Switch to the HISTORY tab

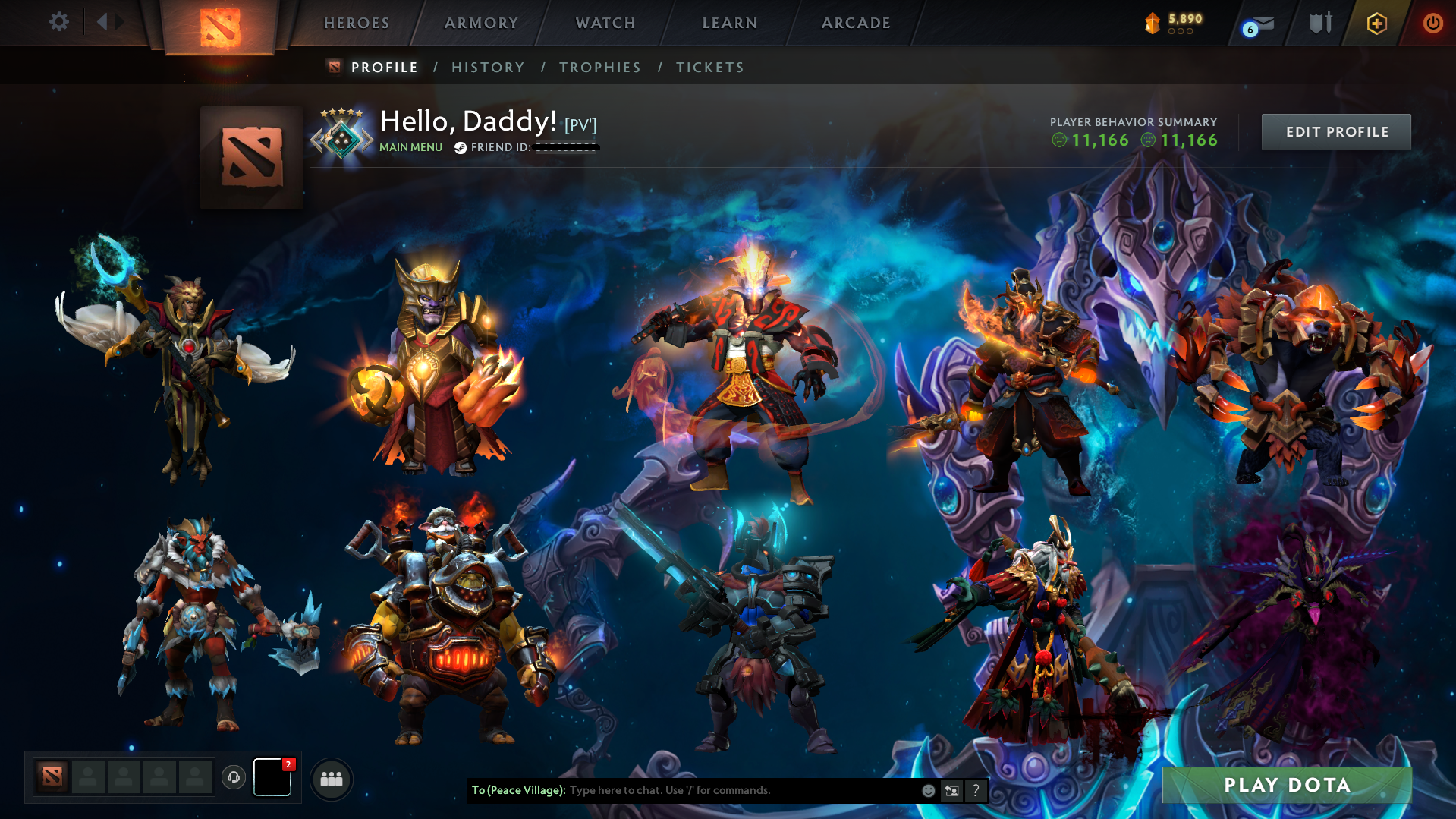[487, 67]
